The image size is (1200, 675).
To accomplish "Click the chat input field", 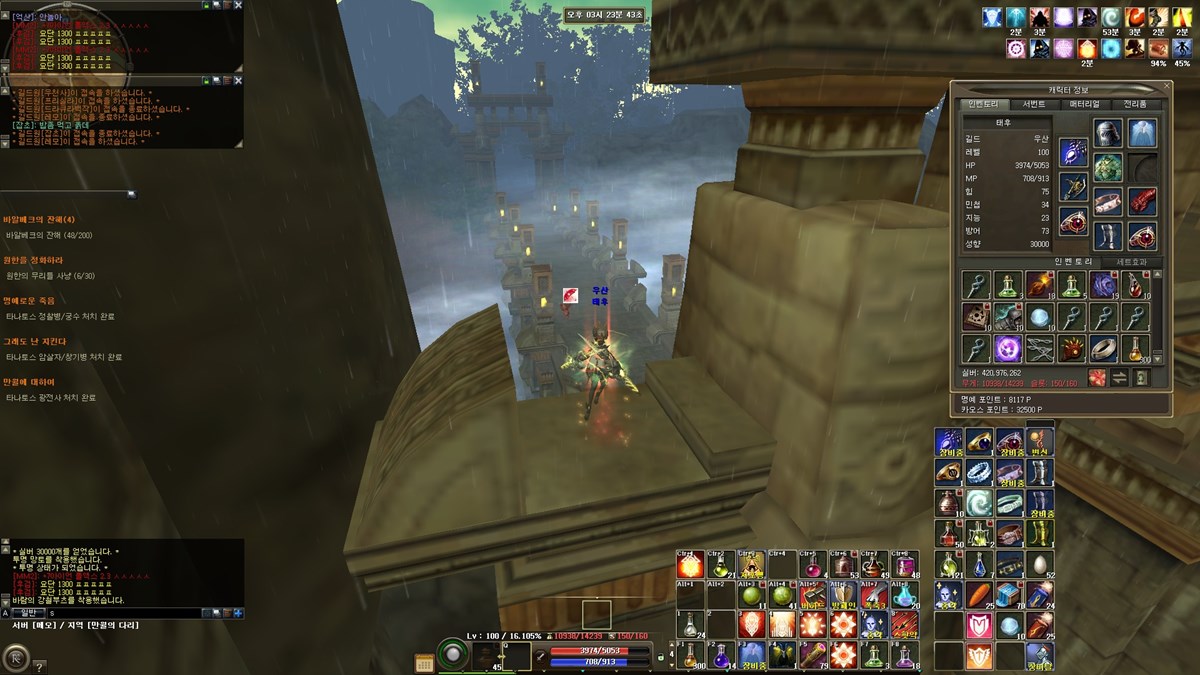I will click(130, 612).
